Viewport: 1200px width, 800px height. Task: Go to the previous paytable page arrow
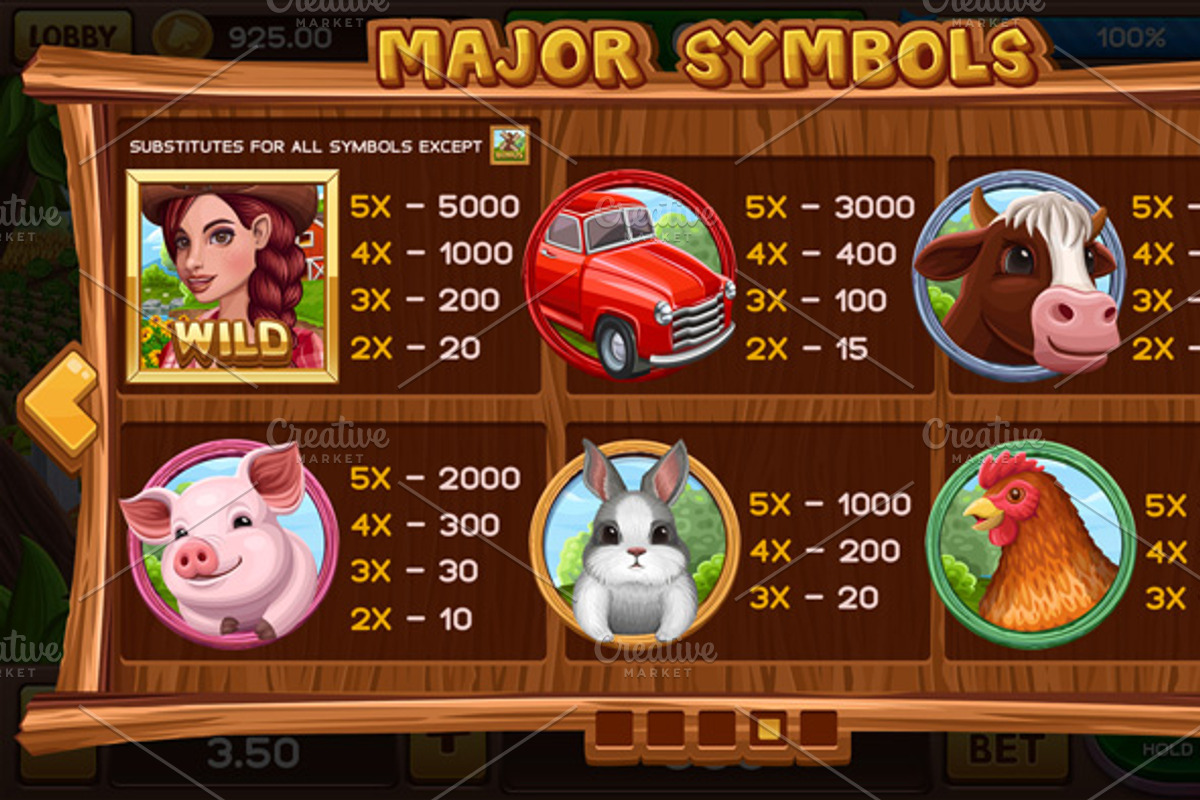pyautogui.click(x=60, y=404)
